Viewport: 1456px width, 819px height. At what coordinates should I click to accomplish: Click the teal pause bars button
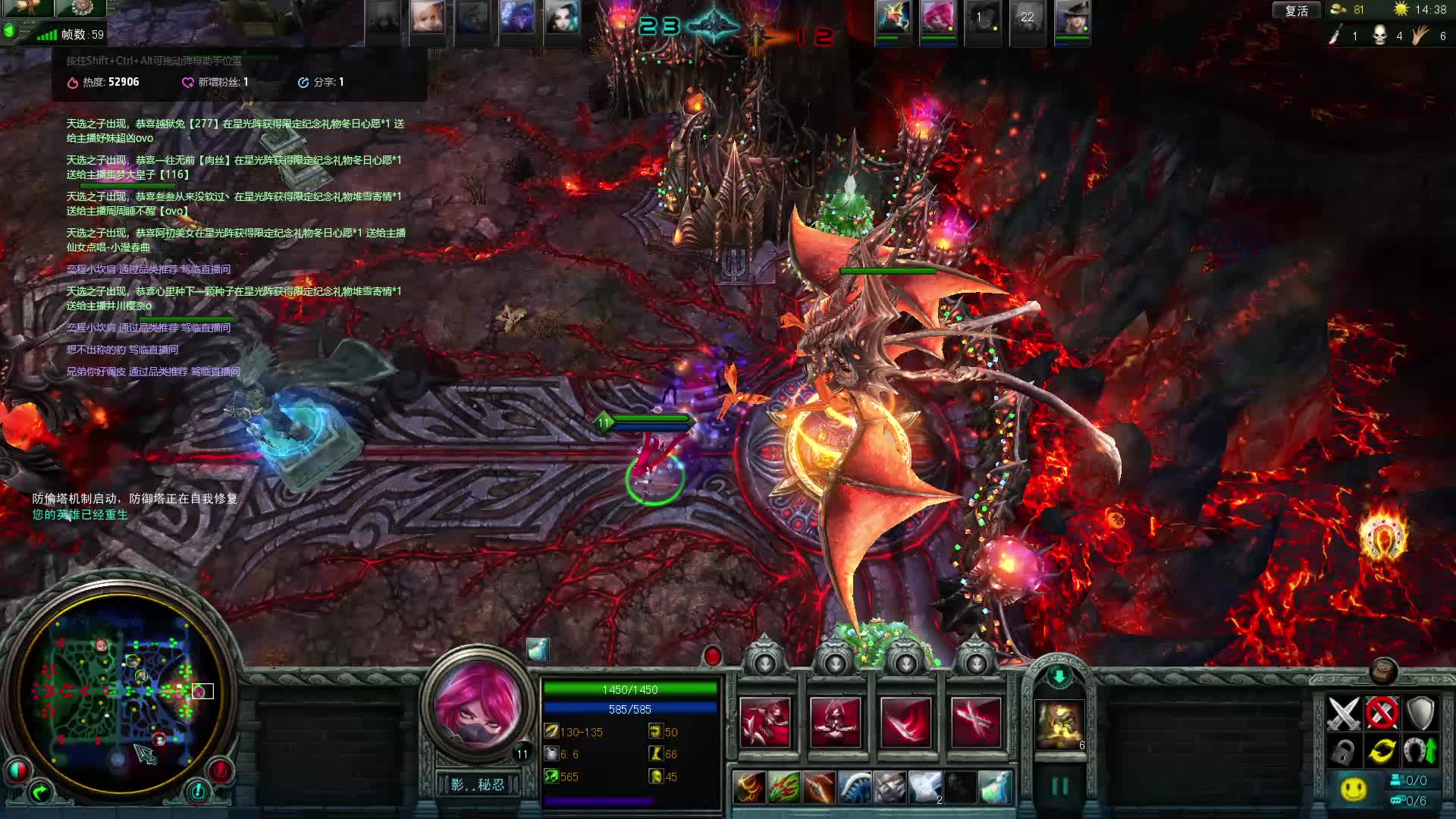point(1059,786)
